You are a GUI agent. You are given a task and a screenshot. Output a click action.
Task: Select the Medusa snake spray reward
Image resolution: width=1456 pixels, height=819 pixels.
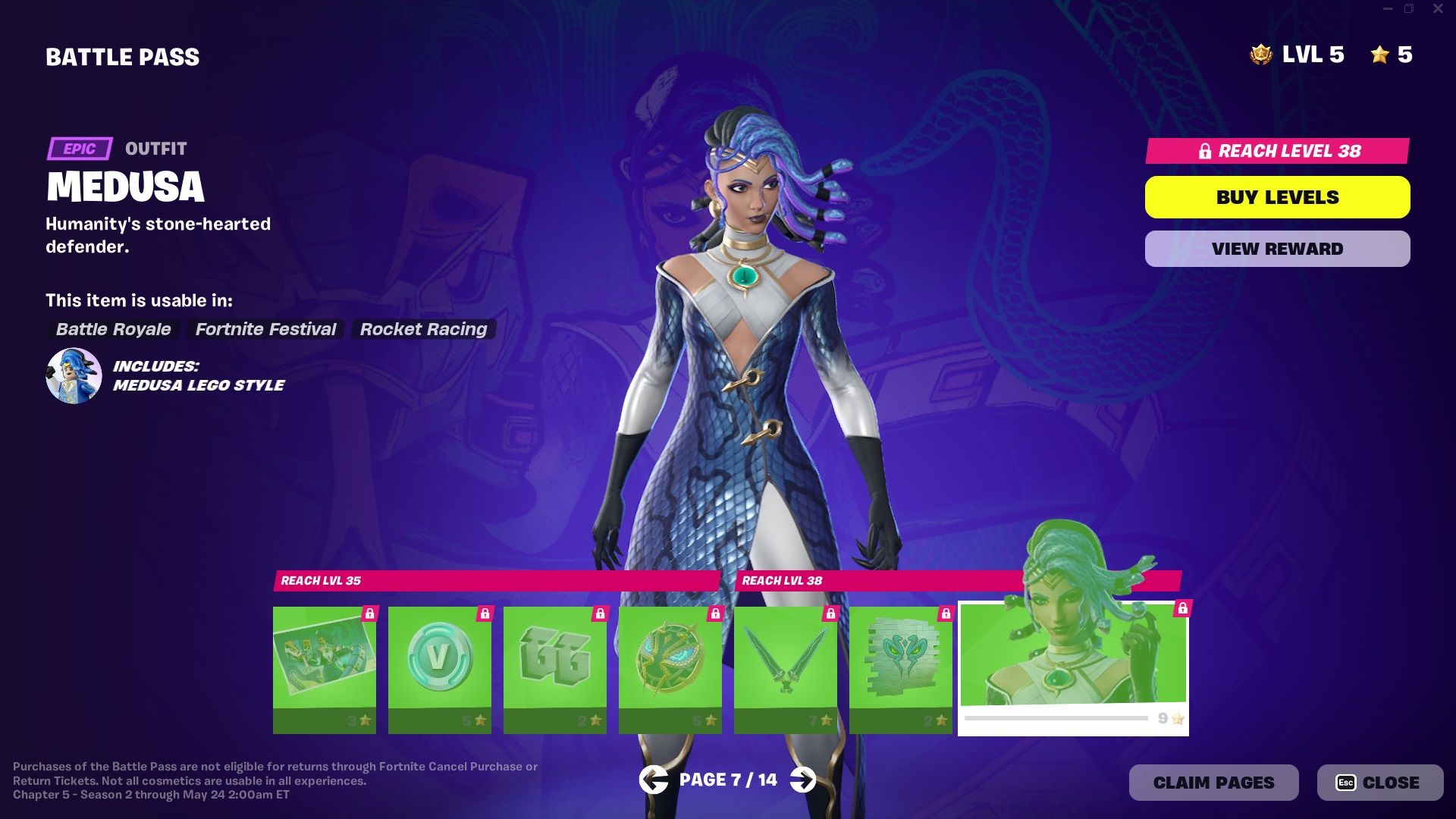(x=901, y=667)
